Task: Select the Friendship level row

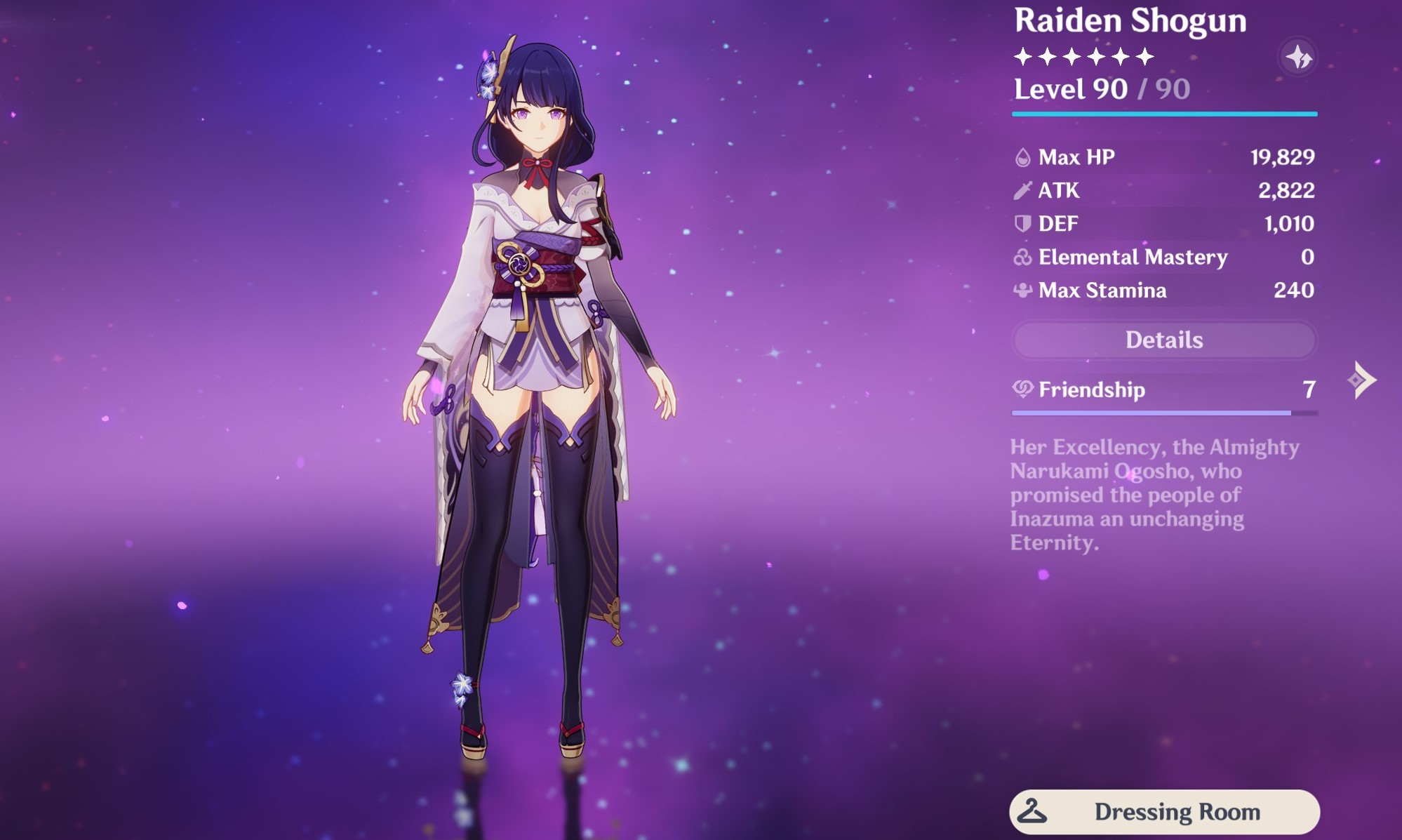Action: 1164,389
